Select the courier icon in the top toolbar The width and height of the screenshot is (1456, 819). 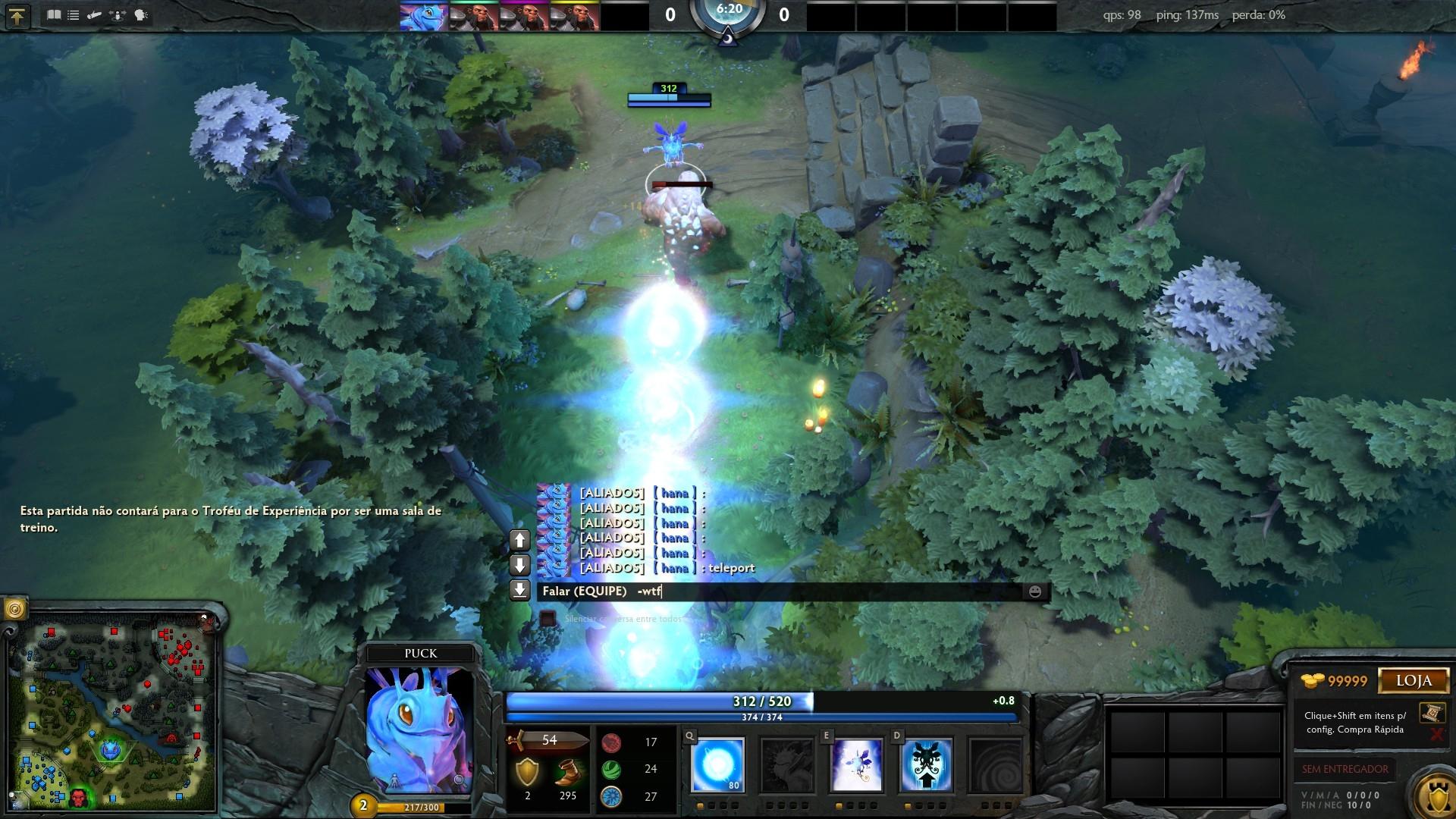tap(95, 14)
